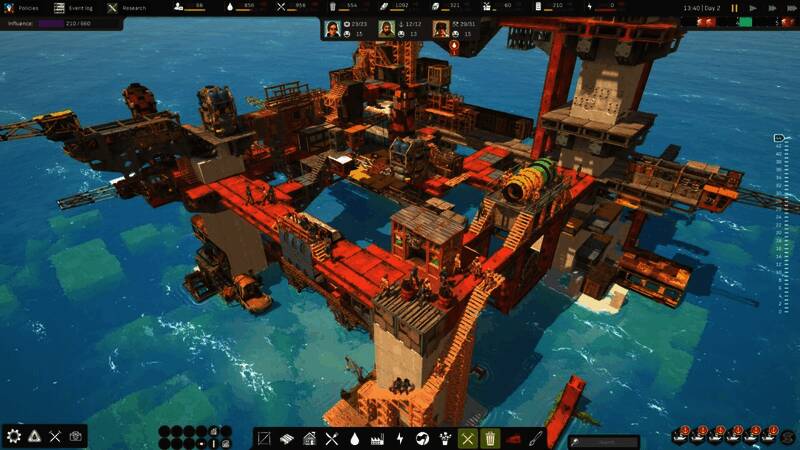800x450 pixels.
Task: Open the lightning bolt power category
Action: (400, 438)
